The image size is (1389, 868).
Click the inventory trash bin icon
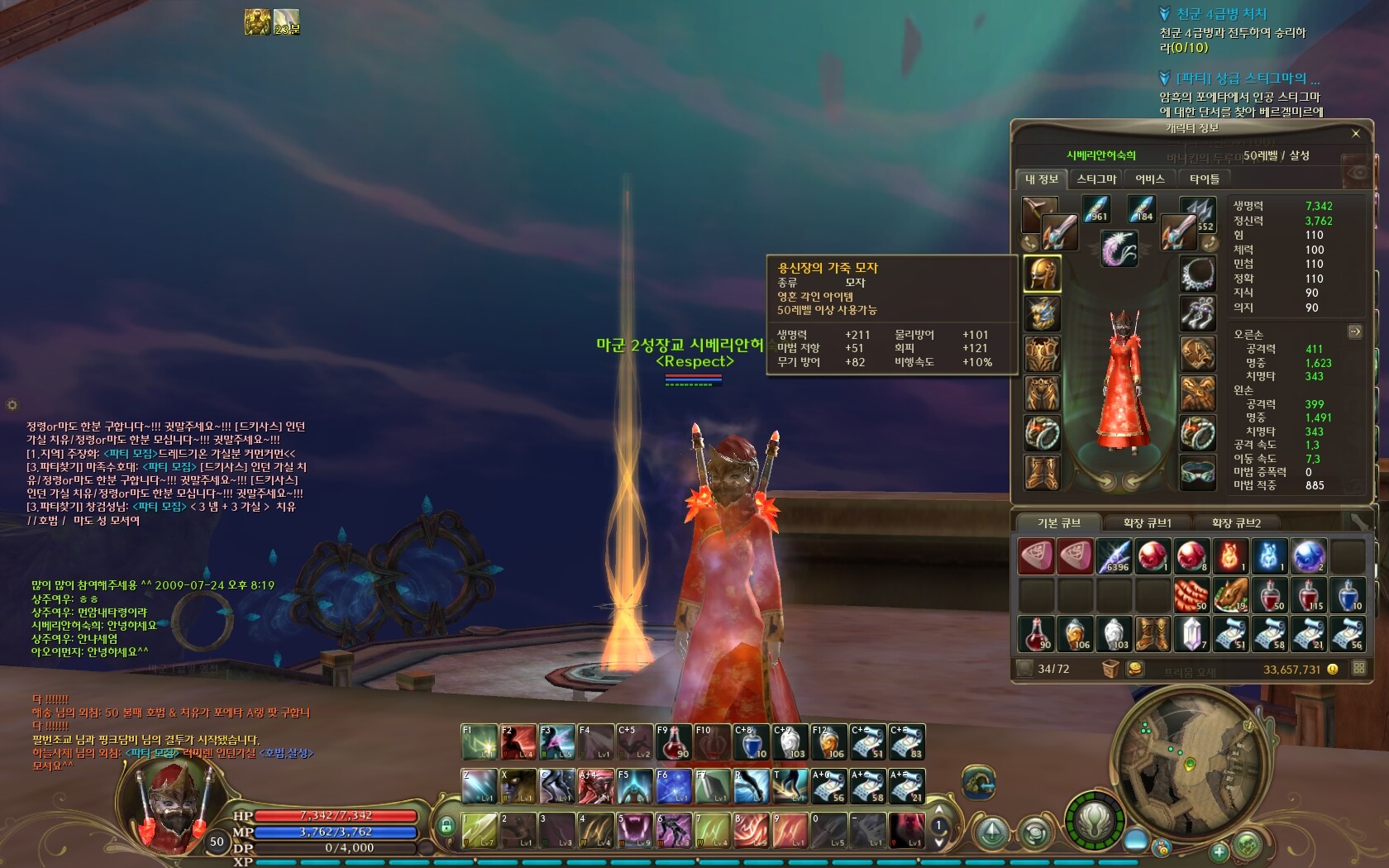point(1110,668)
